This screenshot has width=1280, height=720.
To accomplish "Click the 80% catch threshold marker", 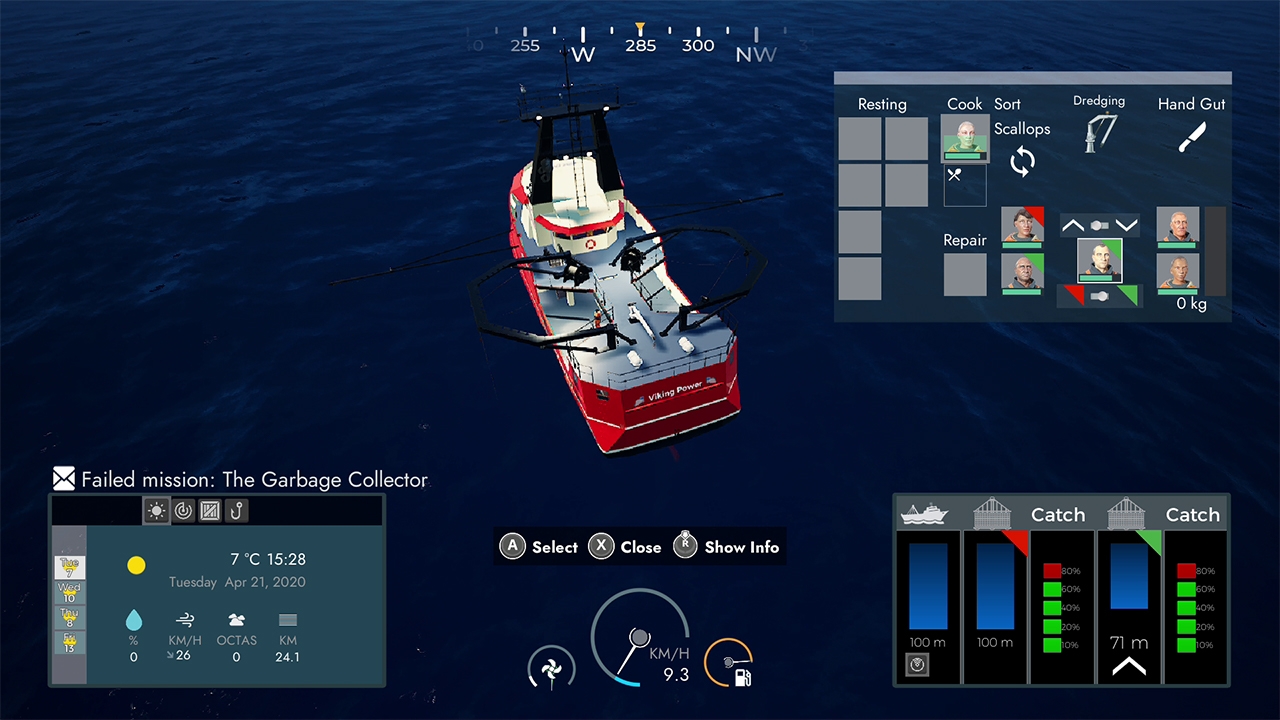I will 1052,570.
